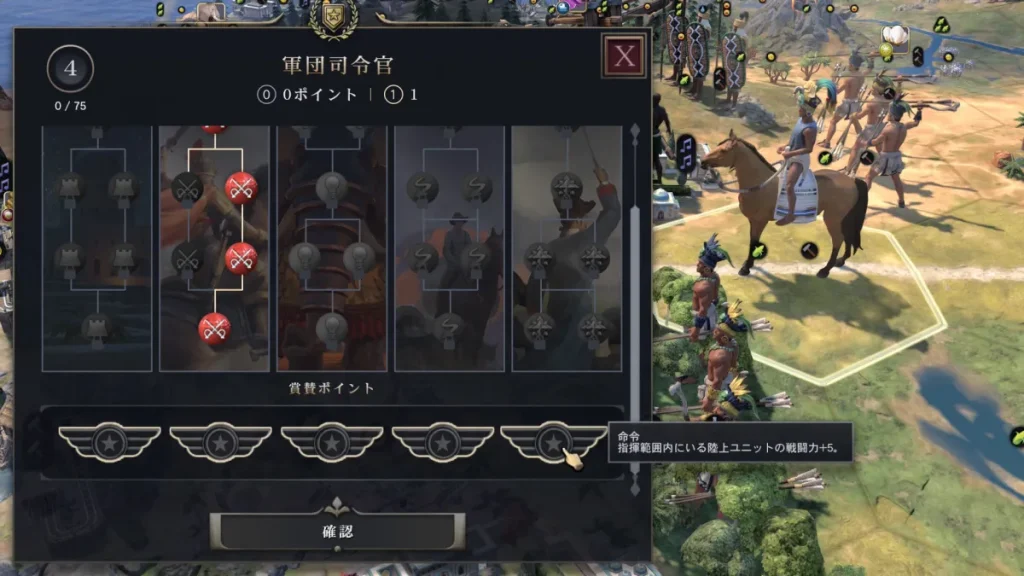Screen dimensions: 1024x576
Task: Close the 軍団司令官 panel with the X
Action: pyautogui.click(x=624, y=56)
